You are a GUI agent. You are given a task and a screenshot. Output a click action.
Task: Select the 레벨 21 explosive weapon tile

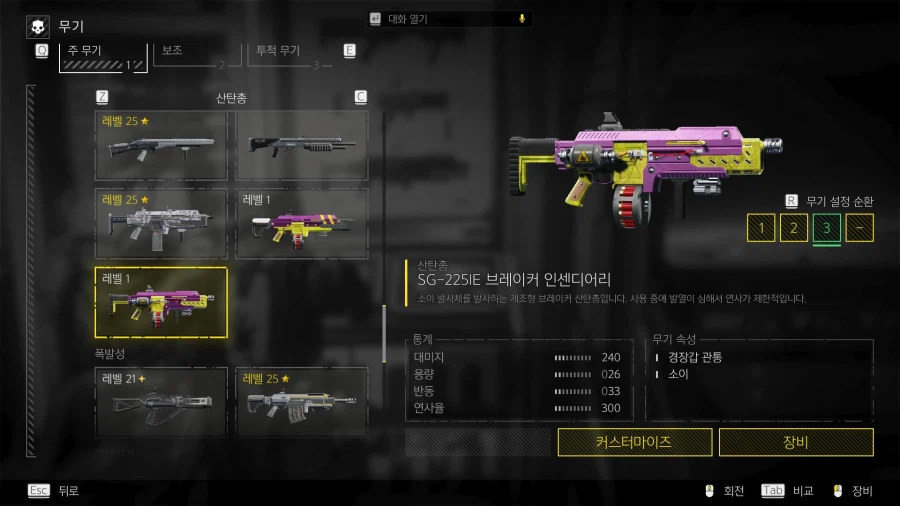click(161, 402)
